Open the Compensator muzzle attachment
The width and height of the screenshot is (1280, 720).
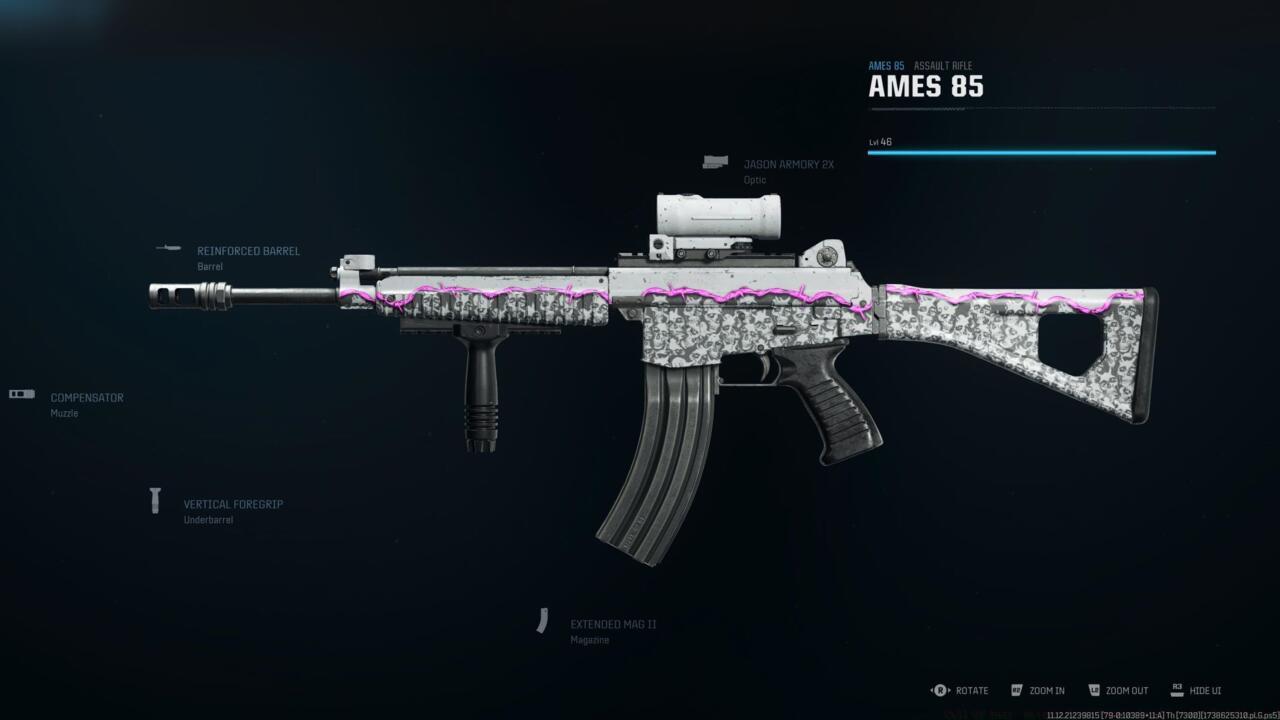[86, 398]
